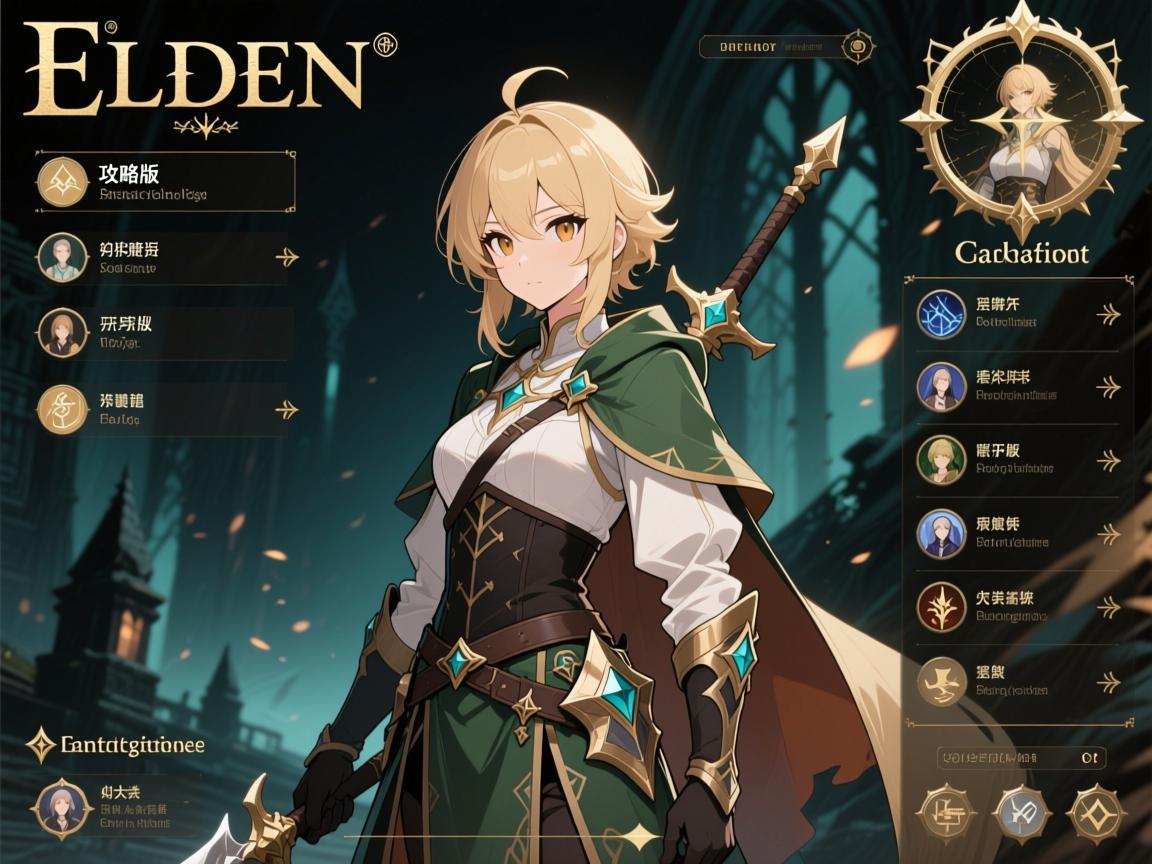Activate the blue-gray round emblem button
This screenshot has height=864, width=1152.
[1021, 810]
